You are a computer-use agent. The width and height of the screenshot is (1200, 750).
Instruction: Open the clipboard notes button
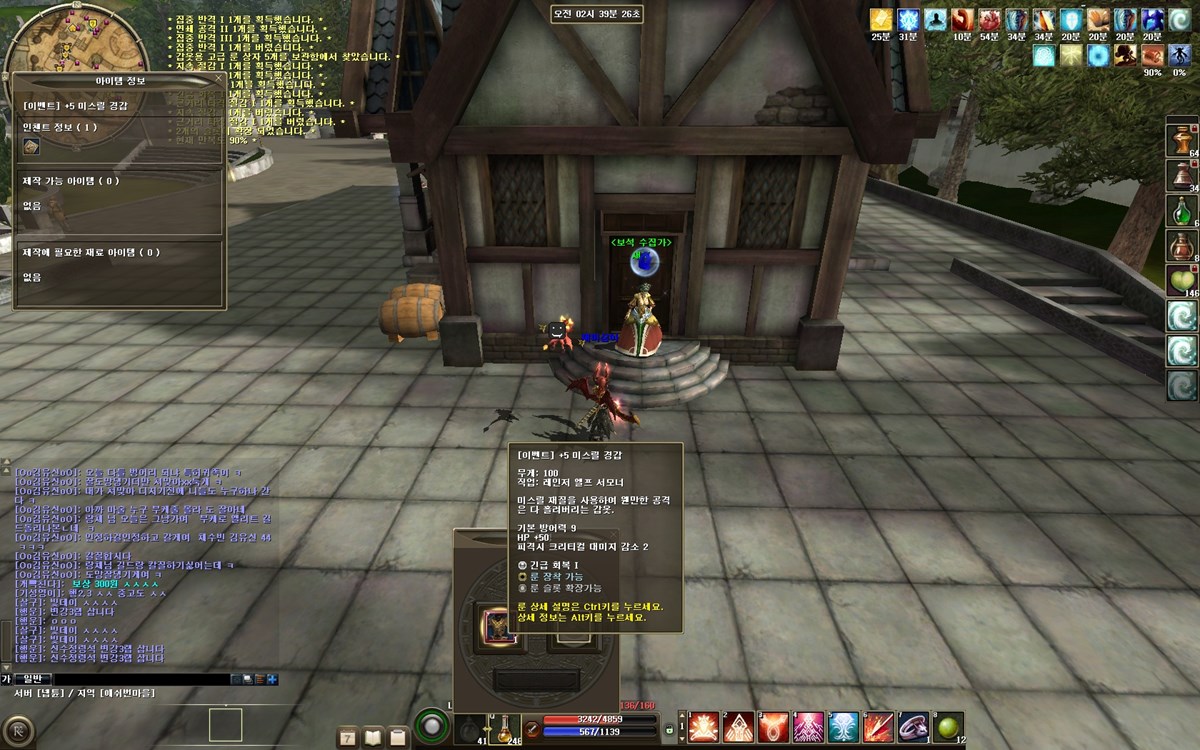(398, 737)
